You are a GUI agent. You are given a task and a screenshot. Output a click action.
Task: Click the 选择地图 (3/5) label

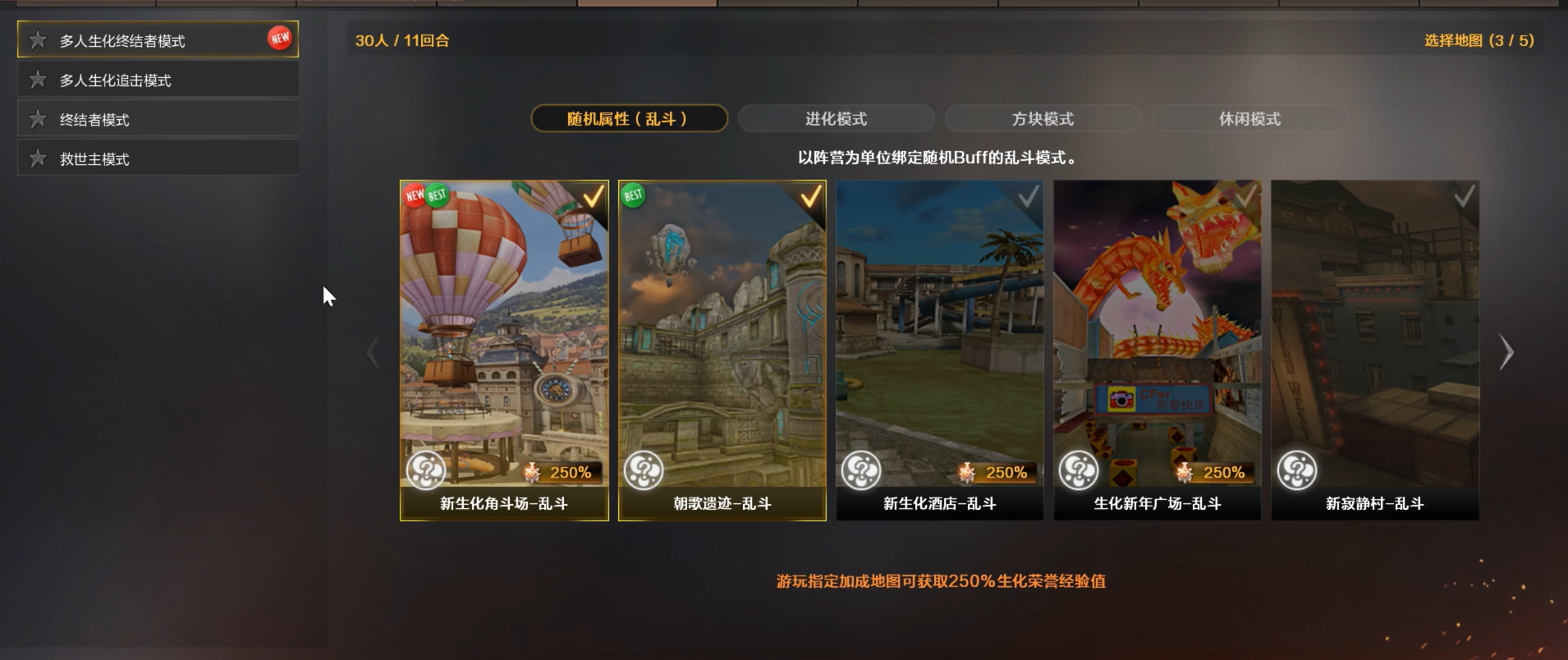point(1479,39)
